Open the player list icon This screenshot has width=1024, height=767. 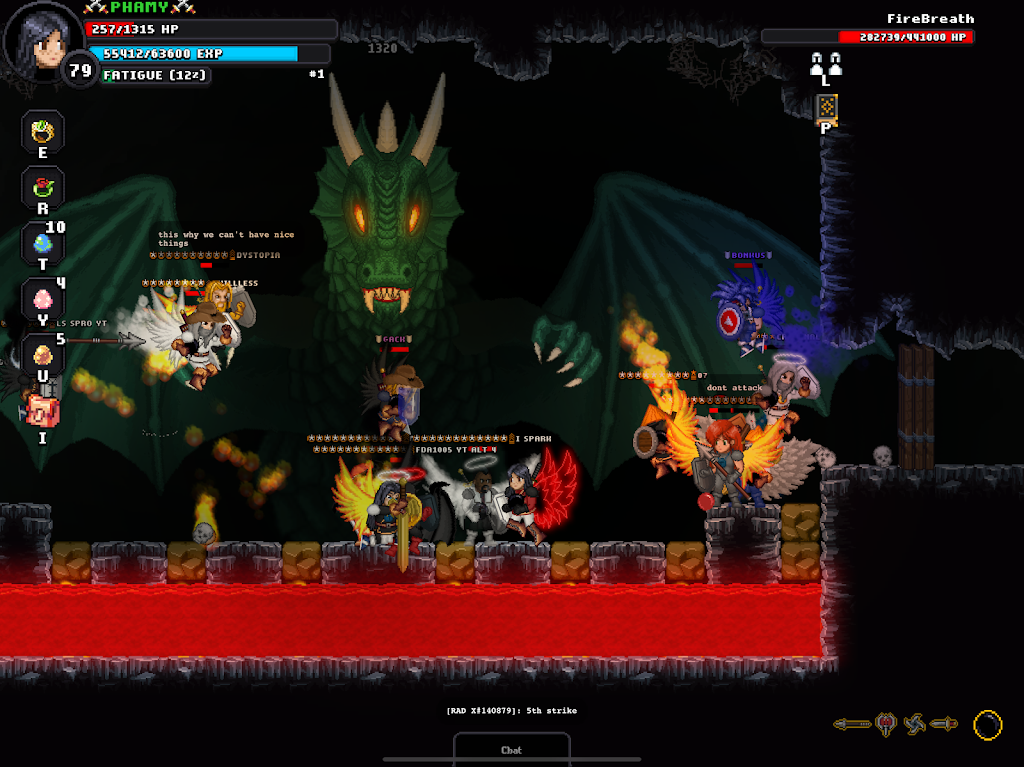tap(826, 64)
